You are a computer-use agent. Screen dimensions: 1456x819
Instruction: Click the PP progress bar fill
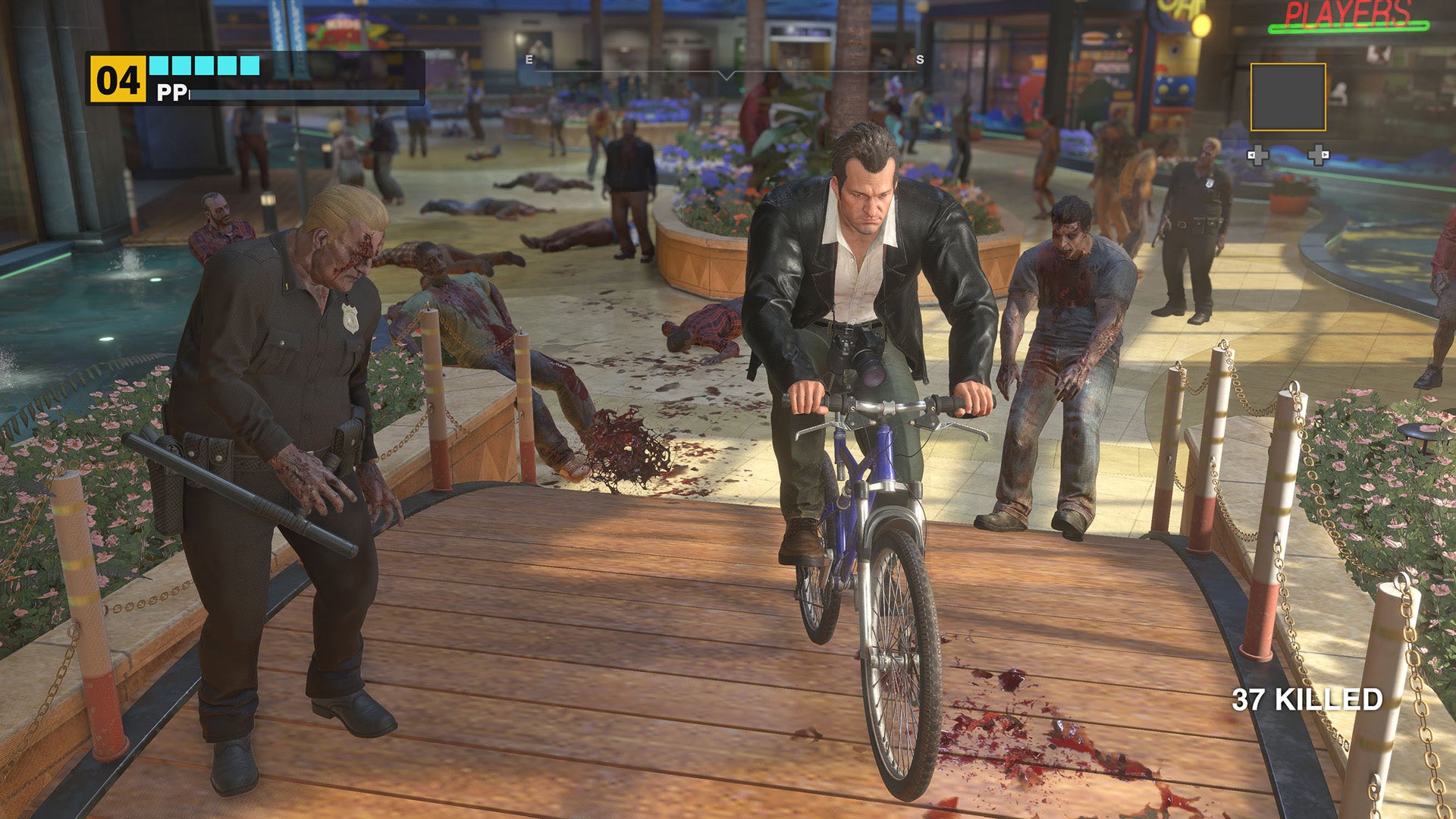pyautogui.click(x=303, y=96)
